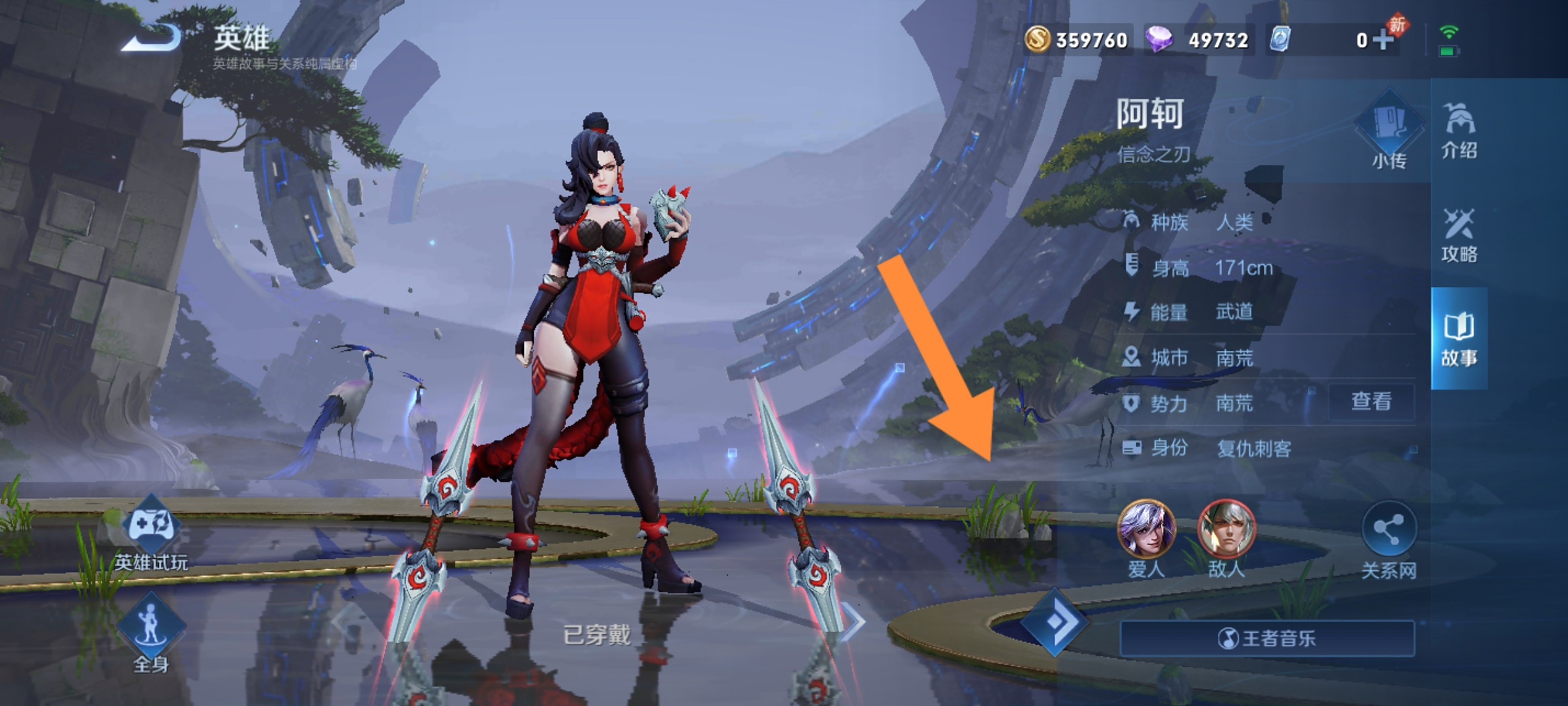Image resolution: width=1568 pixels, height=706 pixels.
Task: View the 敌人 enemy hero portrait
Action: pos(1226,530)
